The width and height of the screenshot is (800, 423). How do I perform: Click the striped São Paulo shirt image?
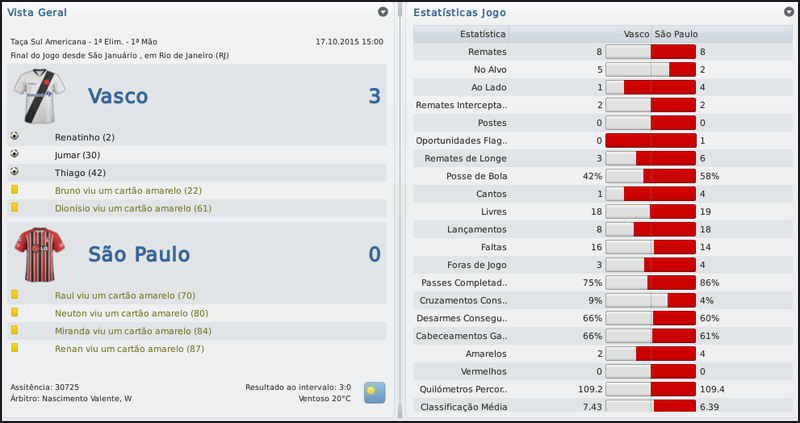tap(39, 254)
